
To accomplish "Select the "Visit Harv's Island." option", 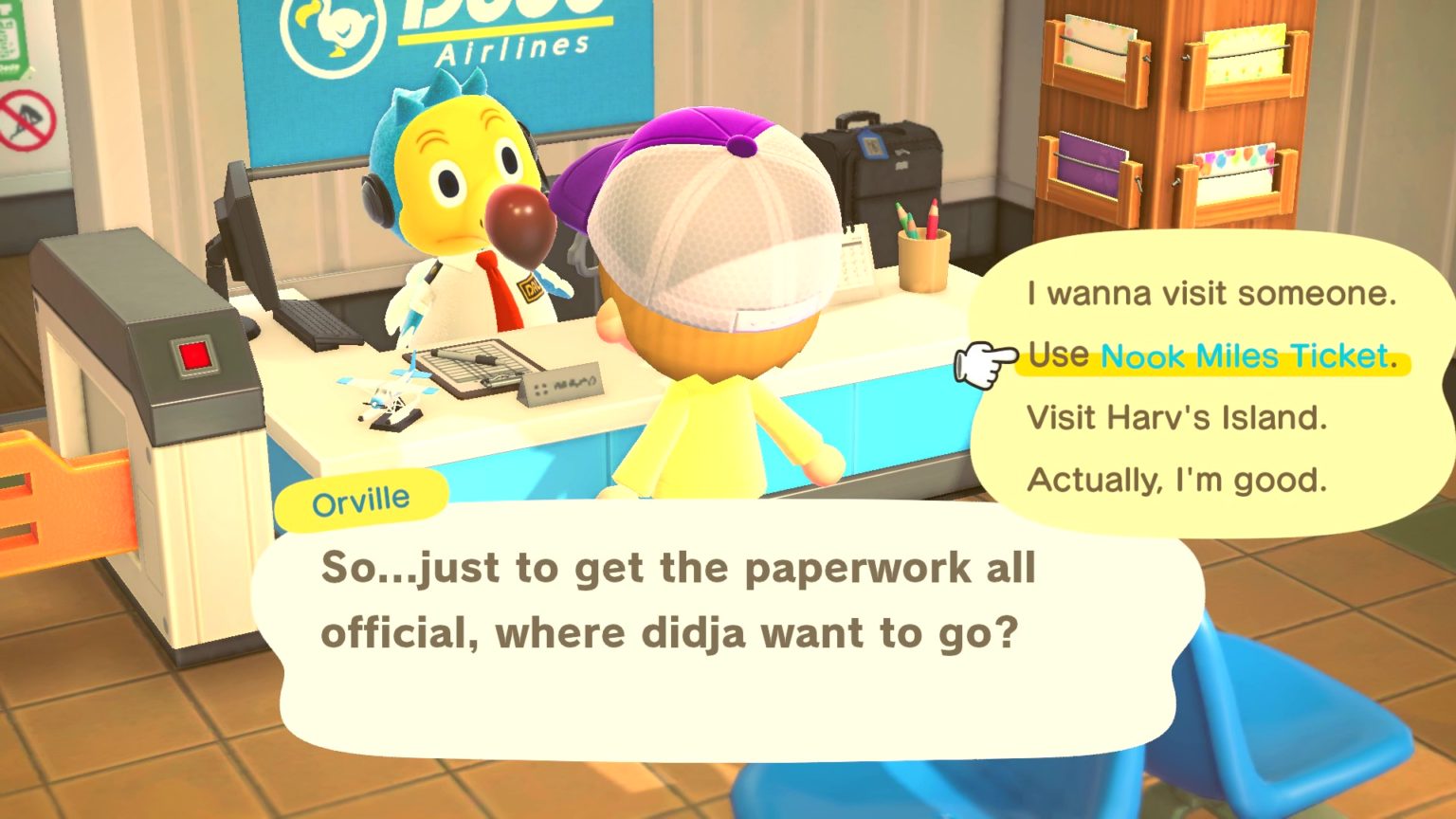I will point(1177,418).
